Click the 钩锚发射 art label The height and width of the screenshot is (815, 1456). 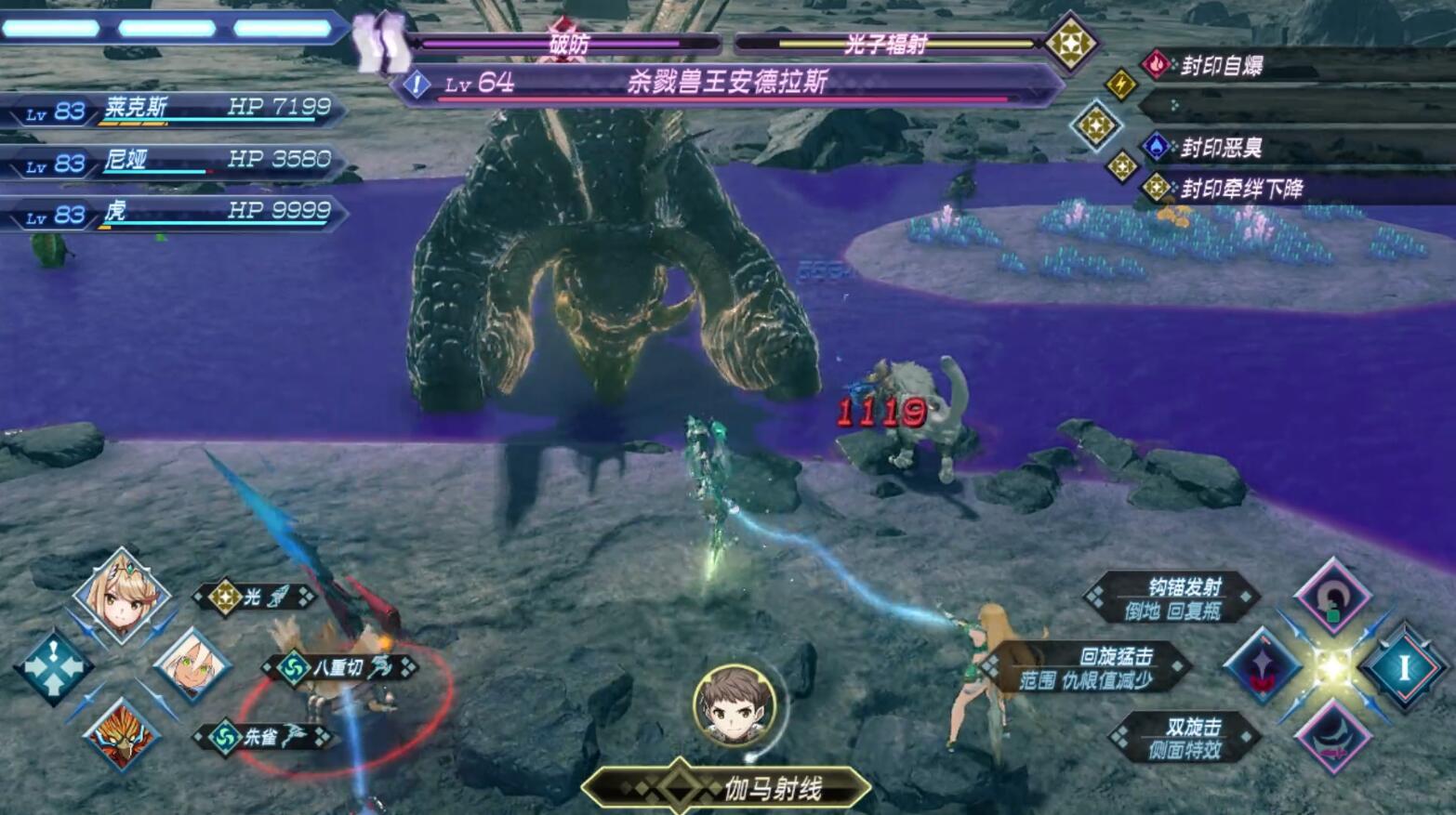point(1173,598)
